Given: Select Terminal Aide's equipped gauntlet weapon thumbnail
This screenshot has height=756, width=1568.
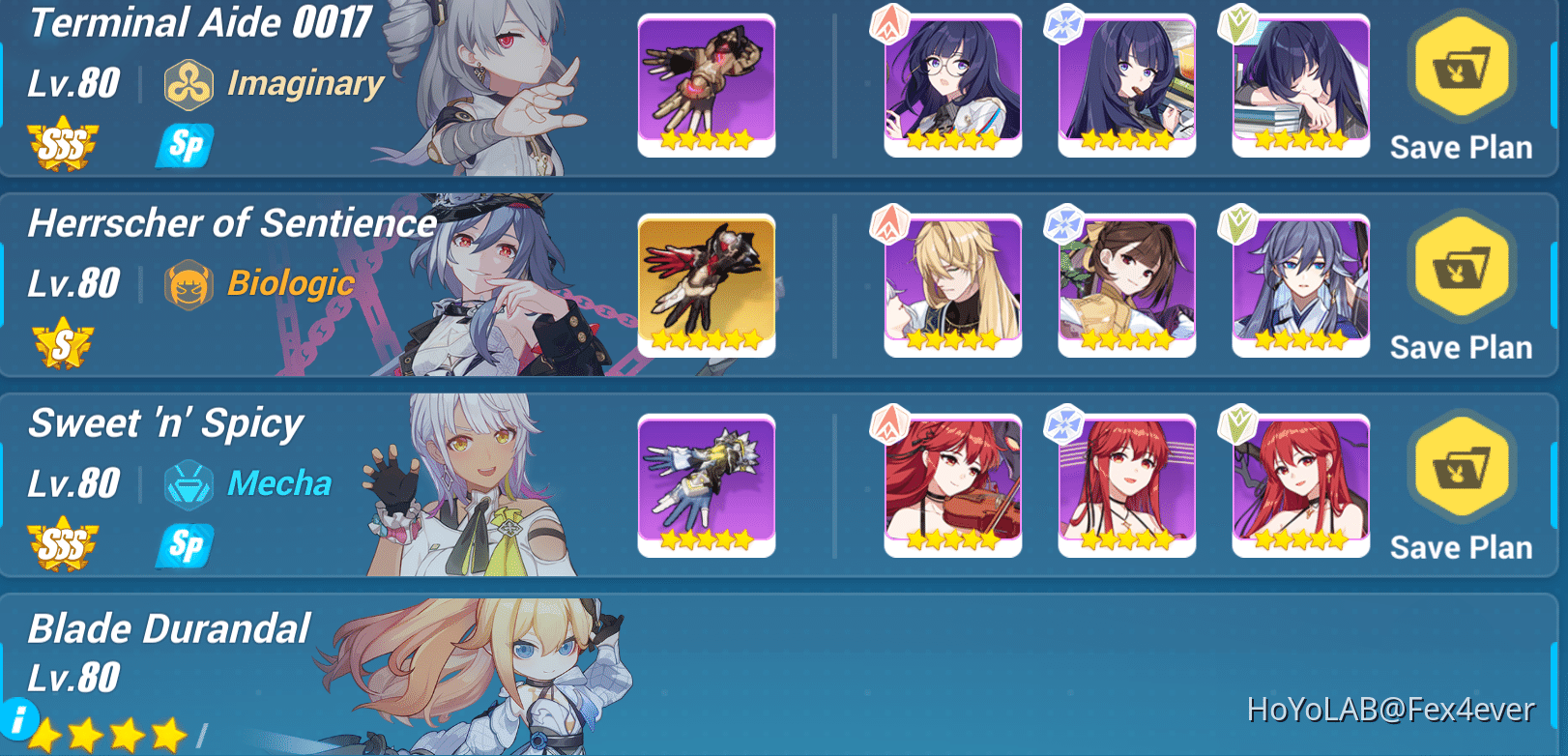Looking at the screenshot, I should point(707,85).
